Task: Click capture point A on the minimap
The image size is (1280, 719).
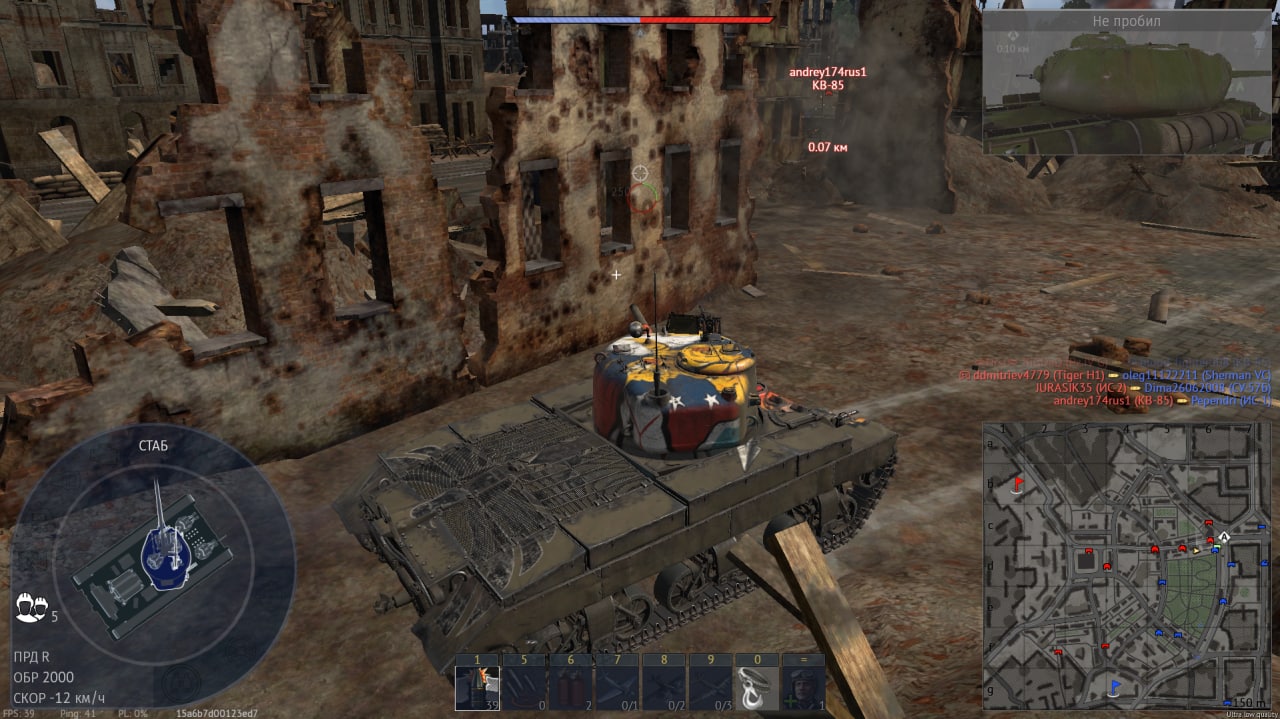Action: [1223, 537]
